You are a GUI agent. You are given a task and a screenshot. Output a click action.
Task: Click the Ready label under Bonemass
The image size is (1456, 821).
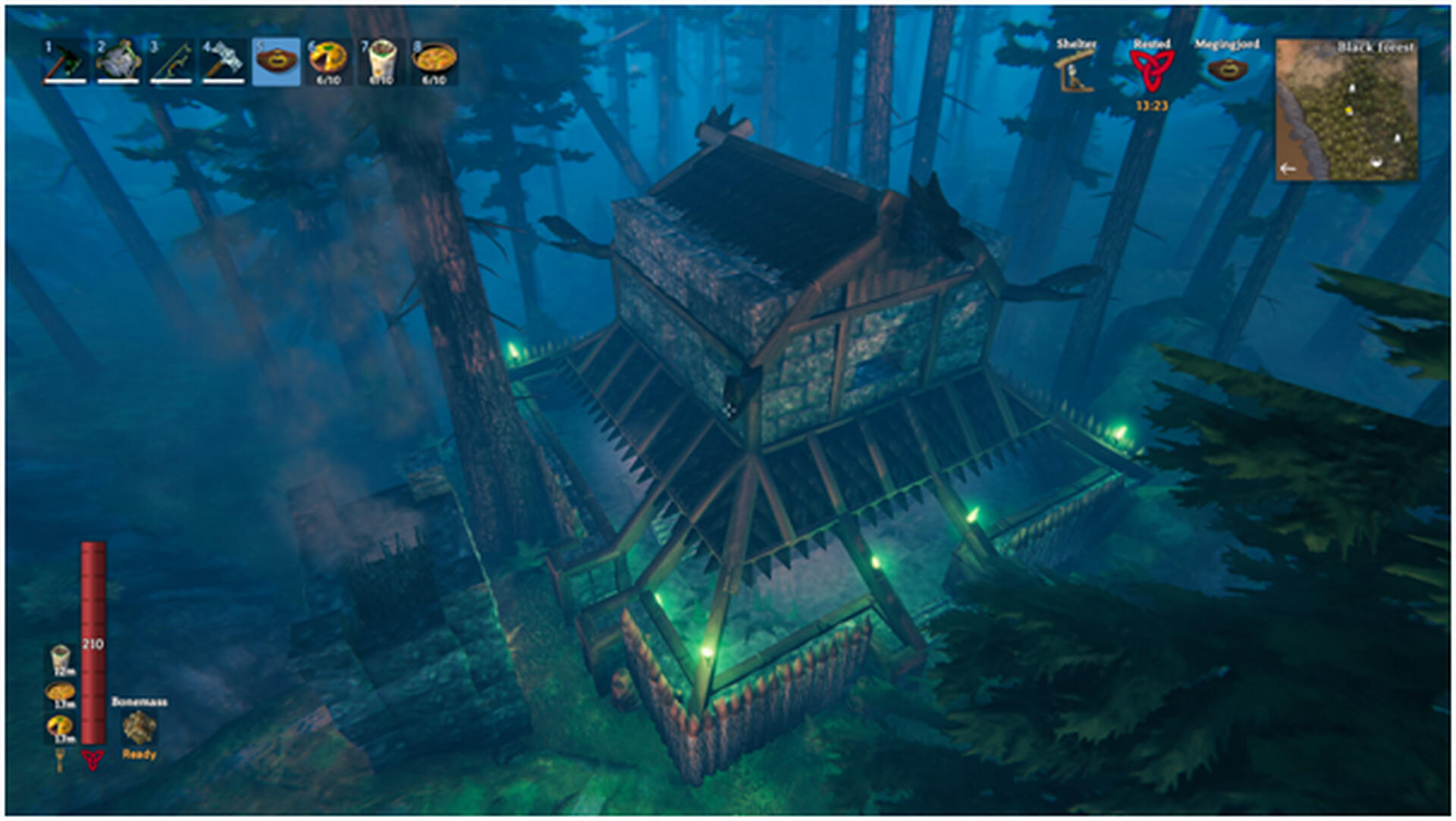[x=138, y=755]
